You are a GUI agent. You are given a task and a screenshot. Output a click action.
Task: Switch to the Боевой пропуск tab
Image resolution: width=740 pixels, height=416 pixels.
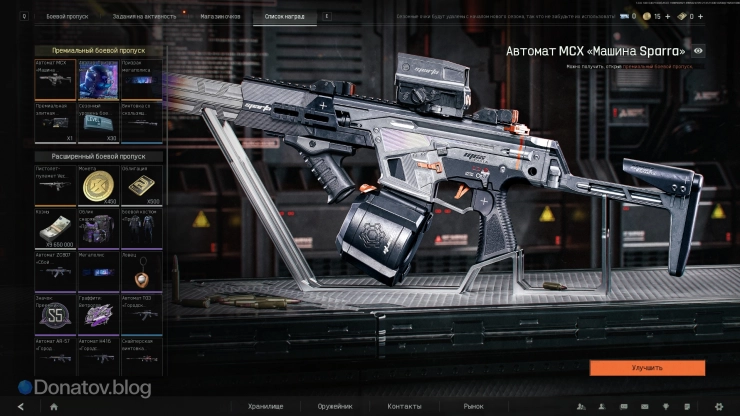pyautogui.click(x=68, y=17)
